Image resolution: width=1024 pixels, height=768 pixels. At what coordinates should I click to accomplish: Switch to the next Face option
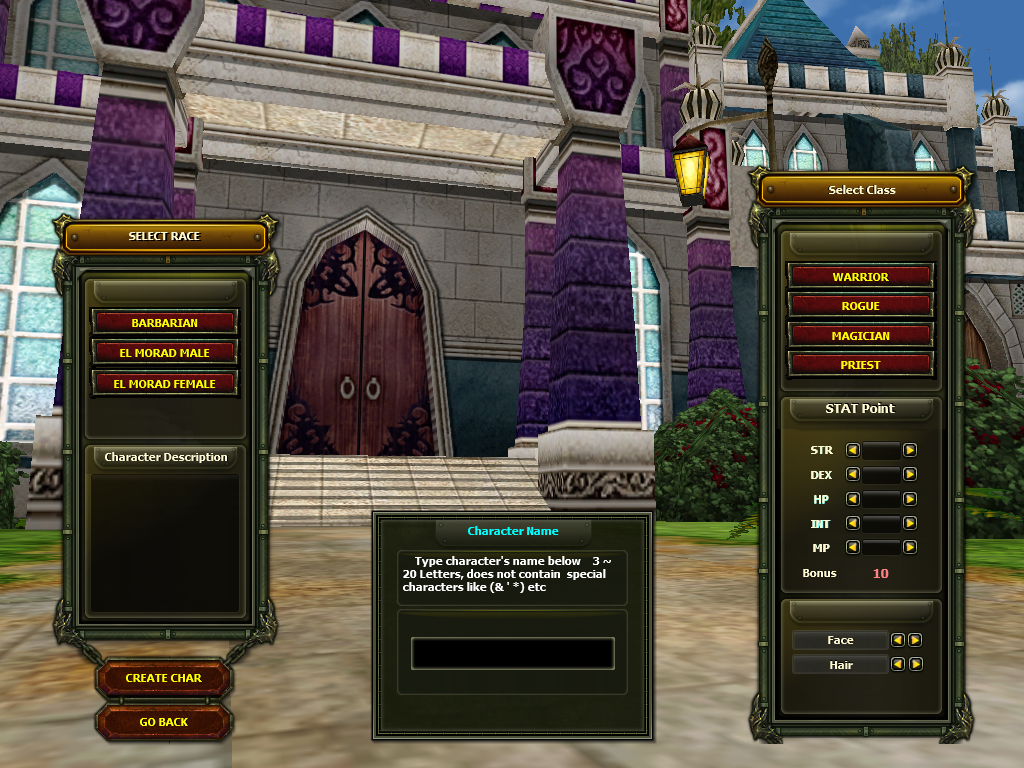tap(915, 640)
